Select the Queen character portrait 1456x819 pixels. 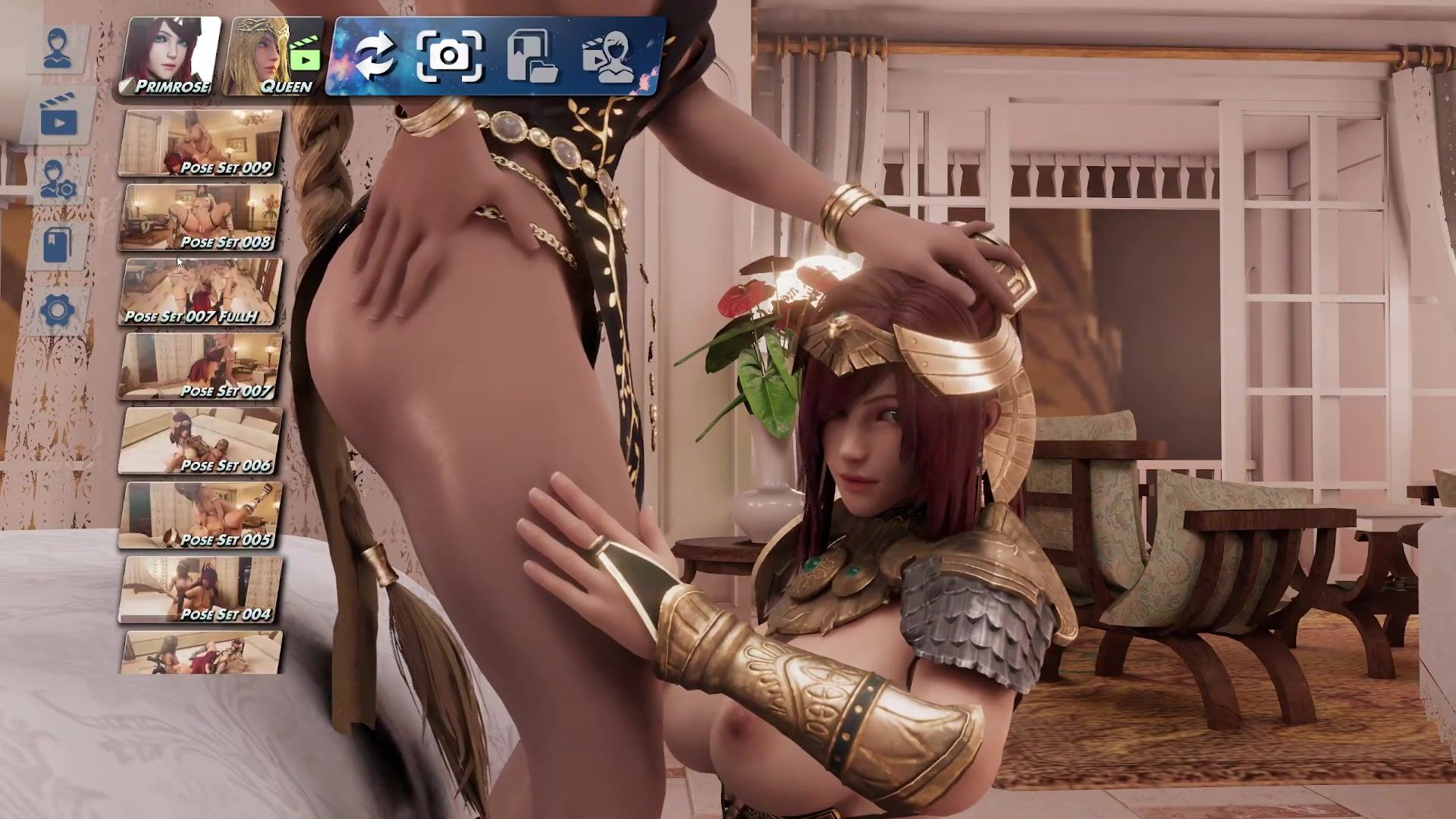[276, 57]
